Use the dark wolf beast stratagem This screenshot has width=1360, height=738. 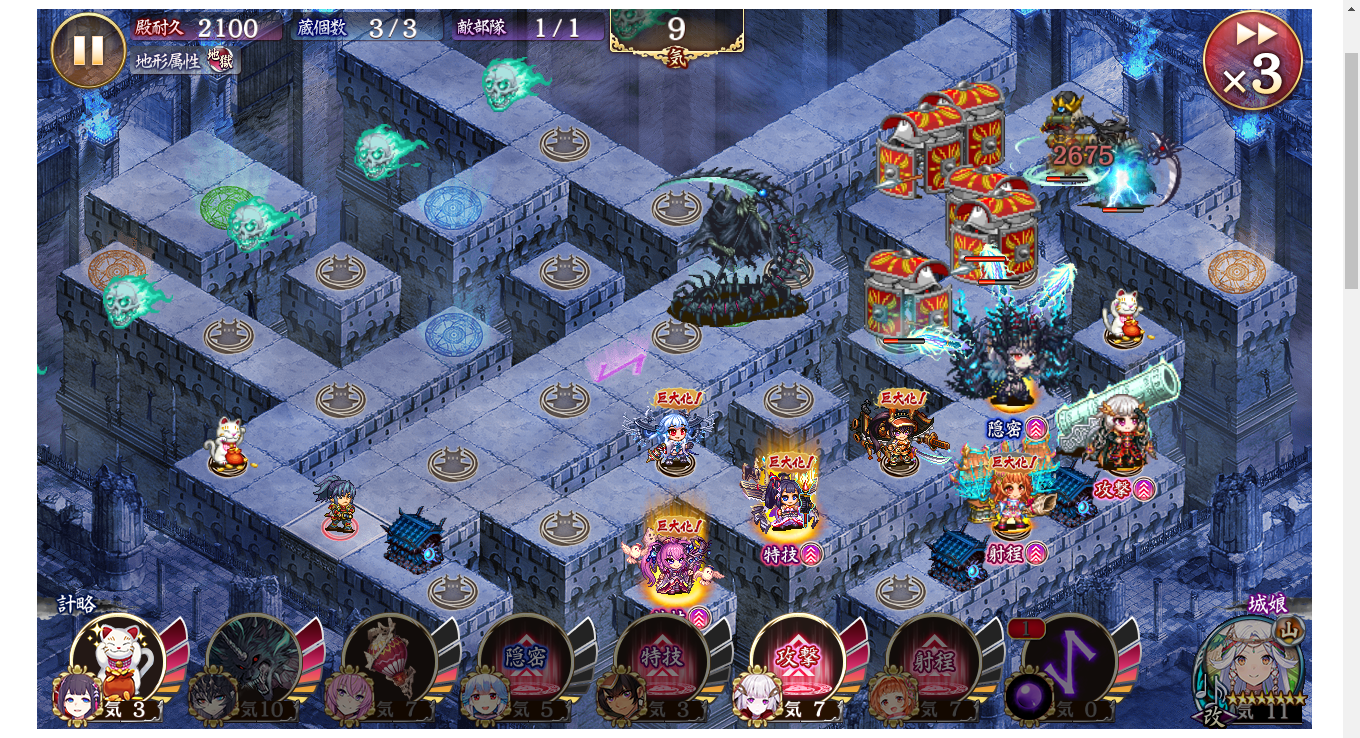[253, 661]
